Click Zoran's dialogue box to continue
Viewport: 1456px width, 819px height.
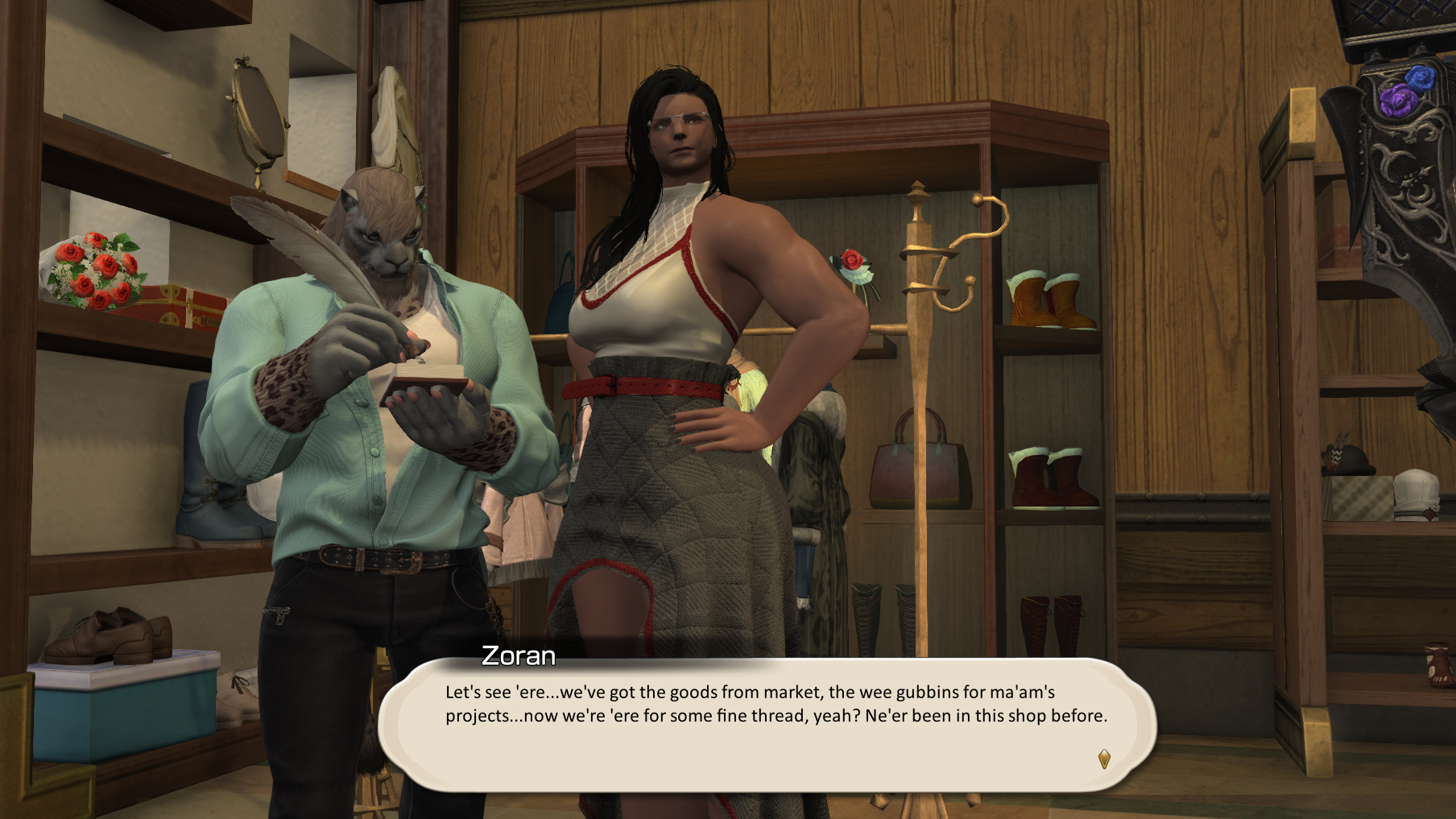click(767, 723)
